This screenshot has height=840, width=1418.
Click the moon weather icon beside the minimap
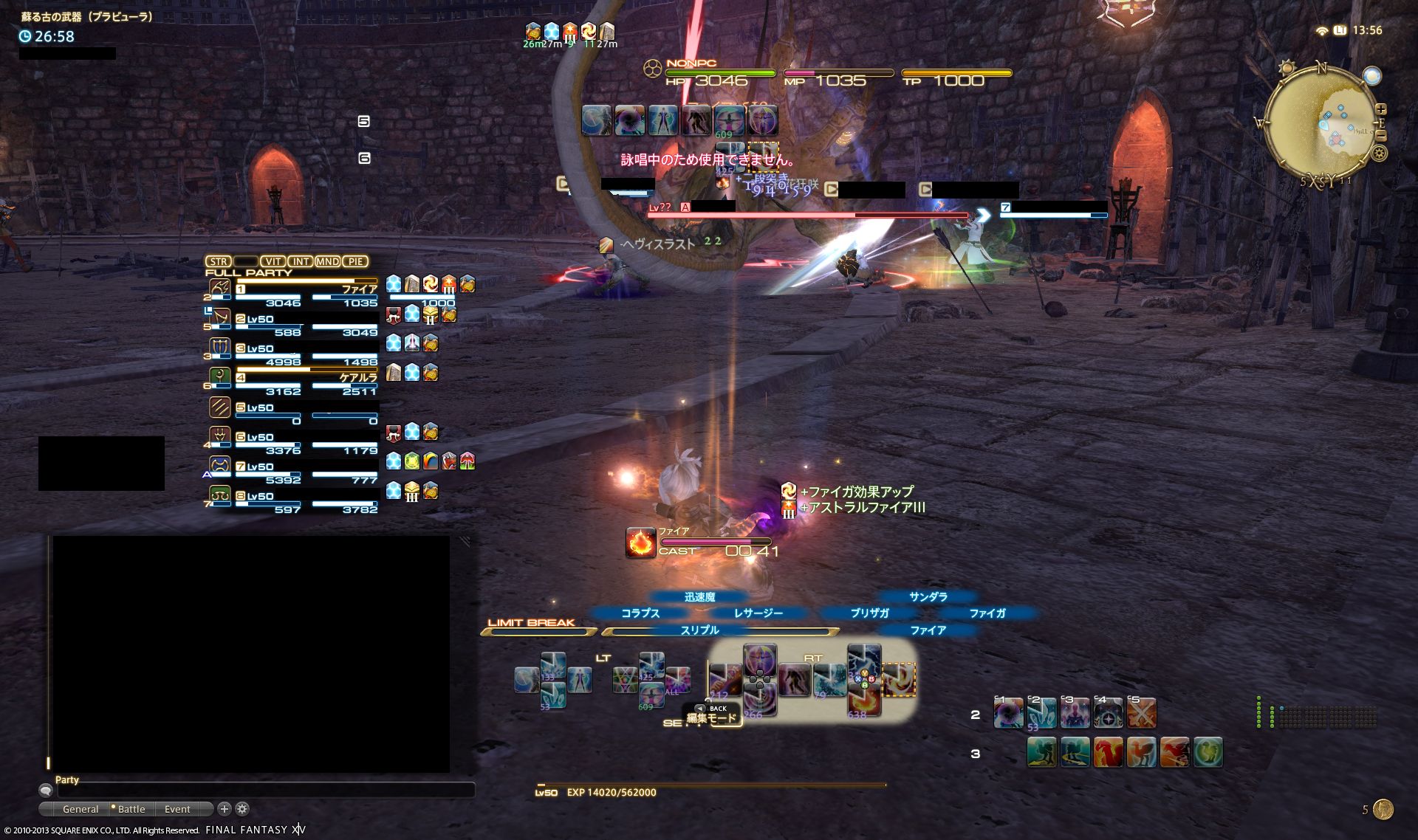pos(1372,75)
